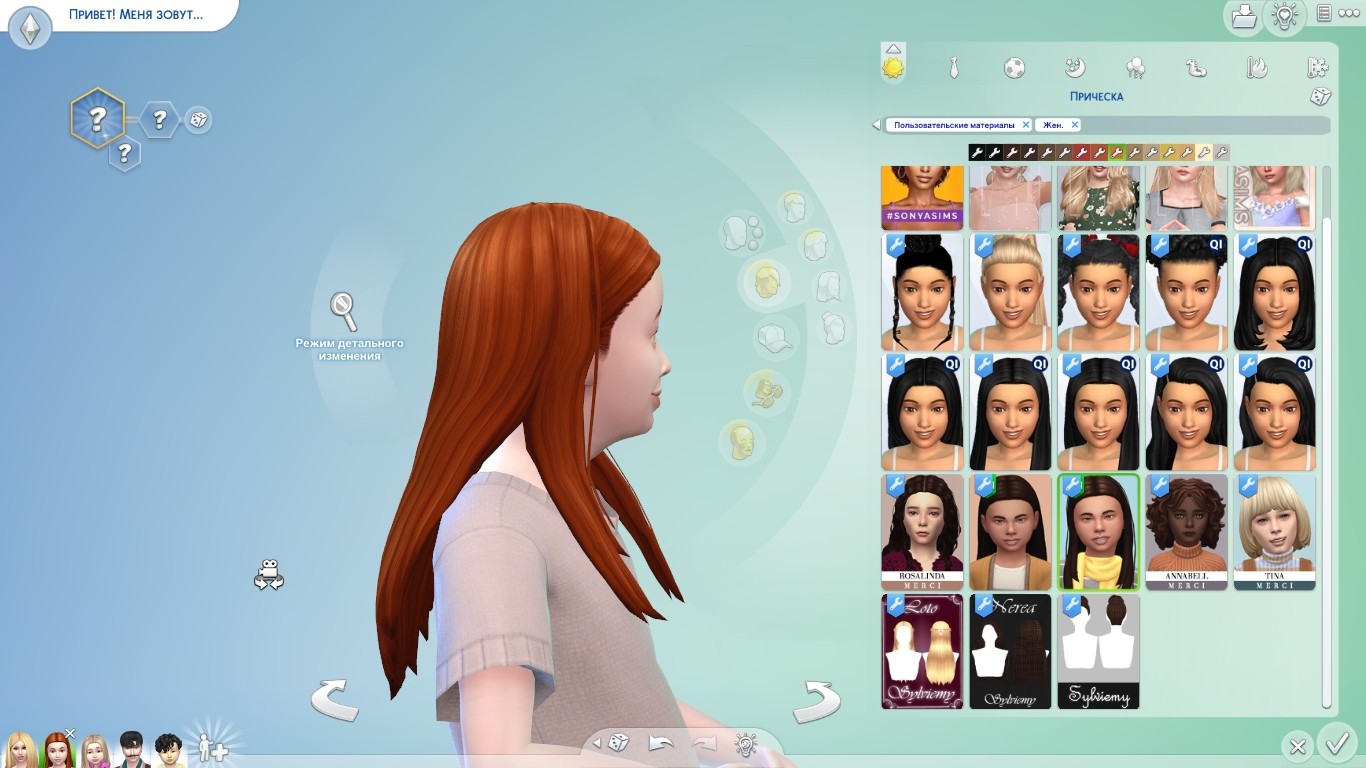1366x768 pixels.
Task: Open the sleepwear moon category
Action: (1075, 68)
